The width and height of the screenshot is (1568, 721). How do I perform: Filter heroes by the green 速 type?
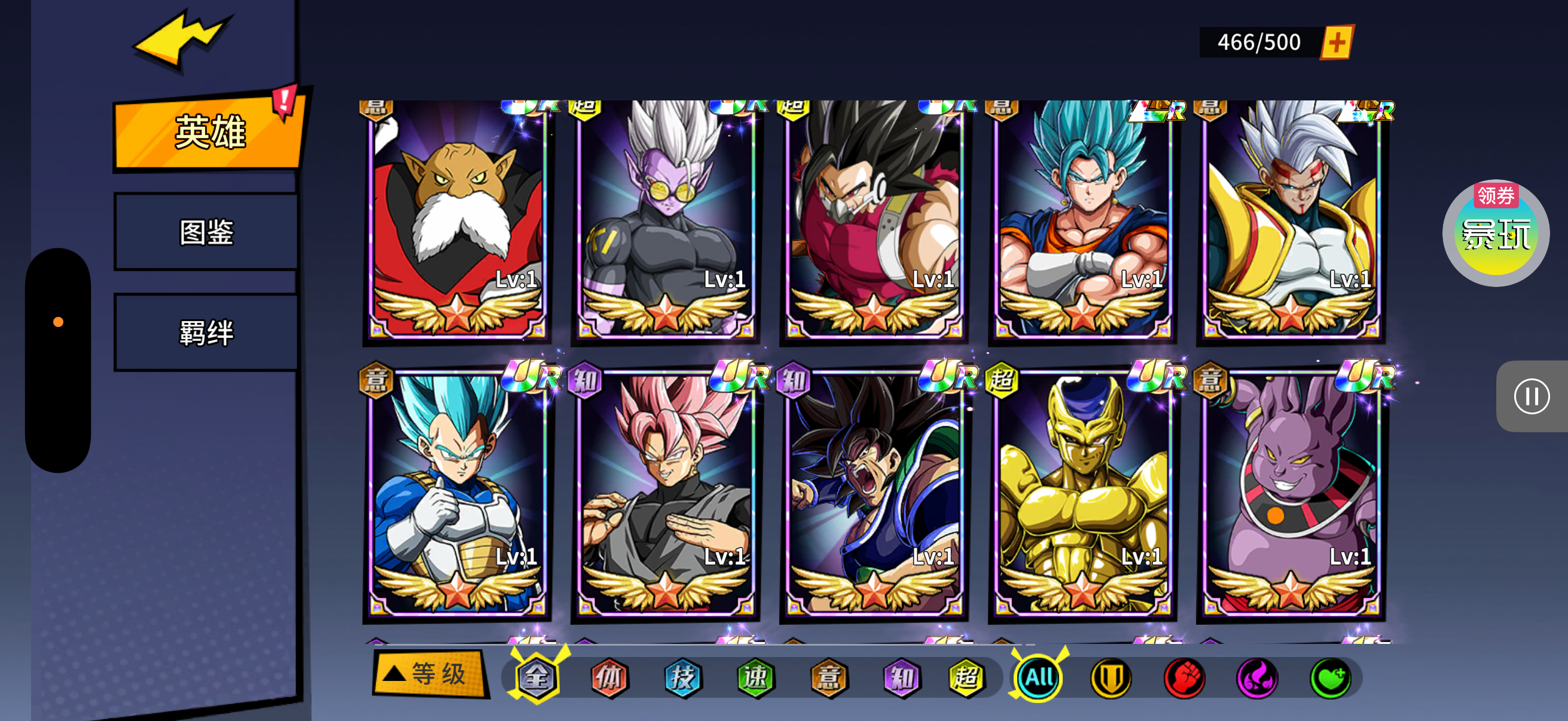(x=755, y=677)
